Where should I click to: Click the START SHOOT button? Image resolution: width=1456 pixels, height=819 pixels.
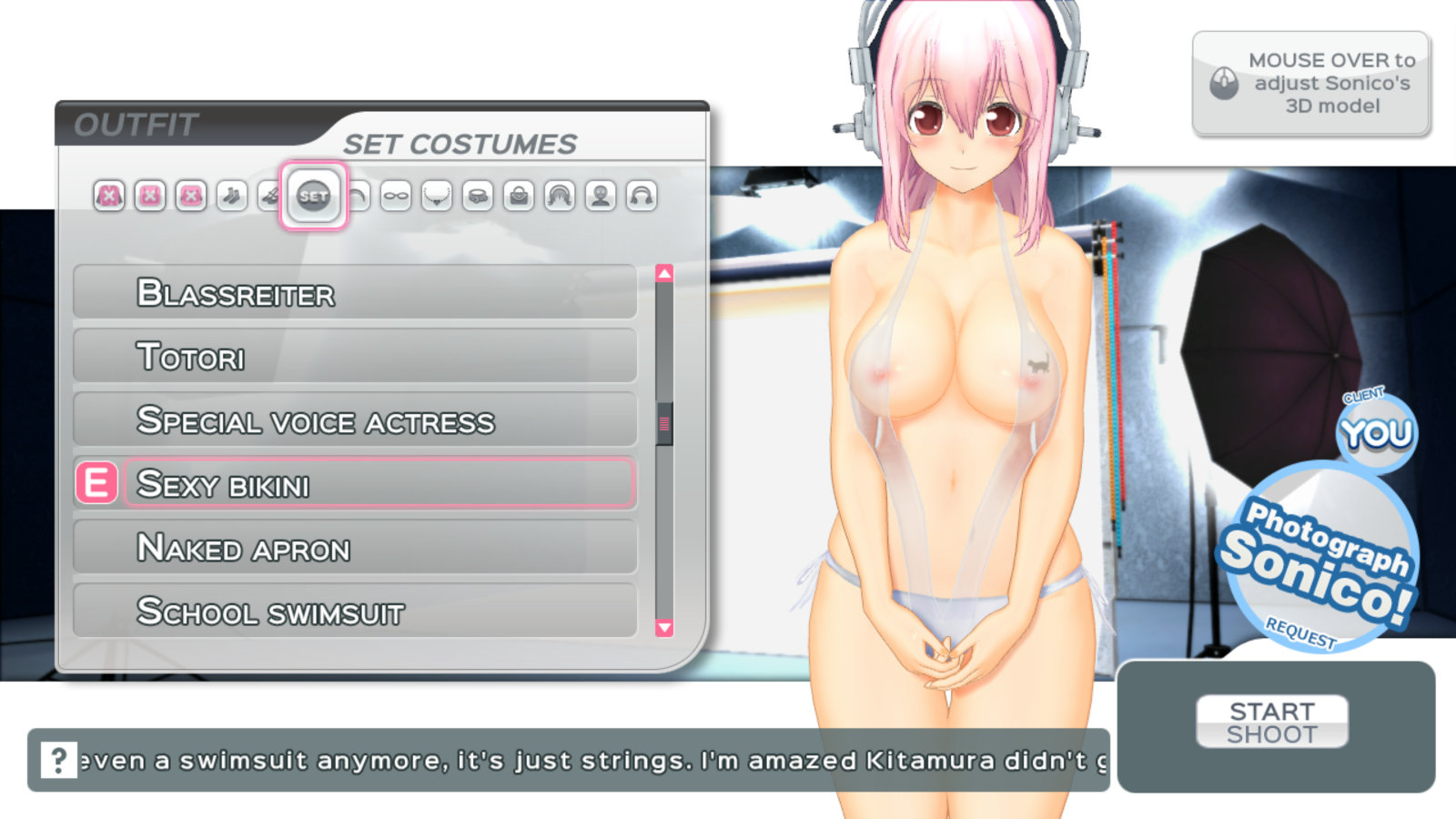(1273, 722)
